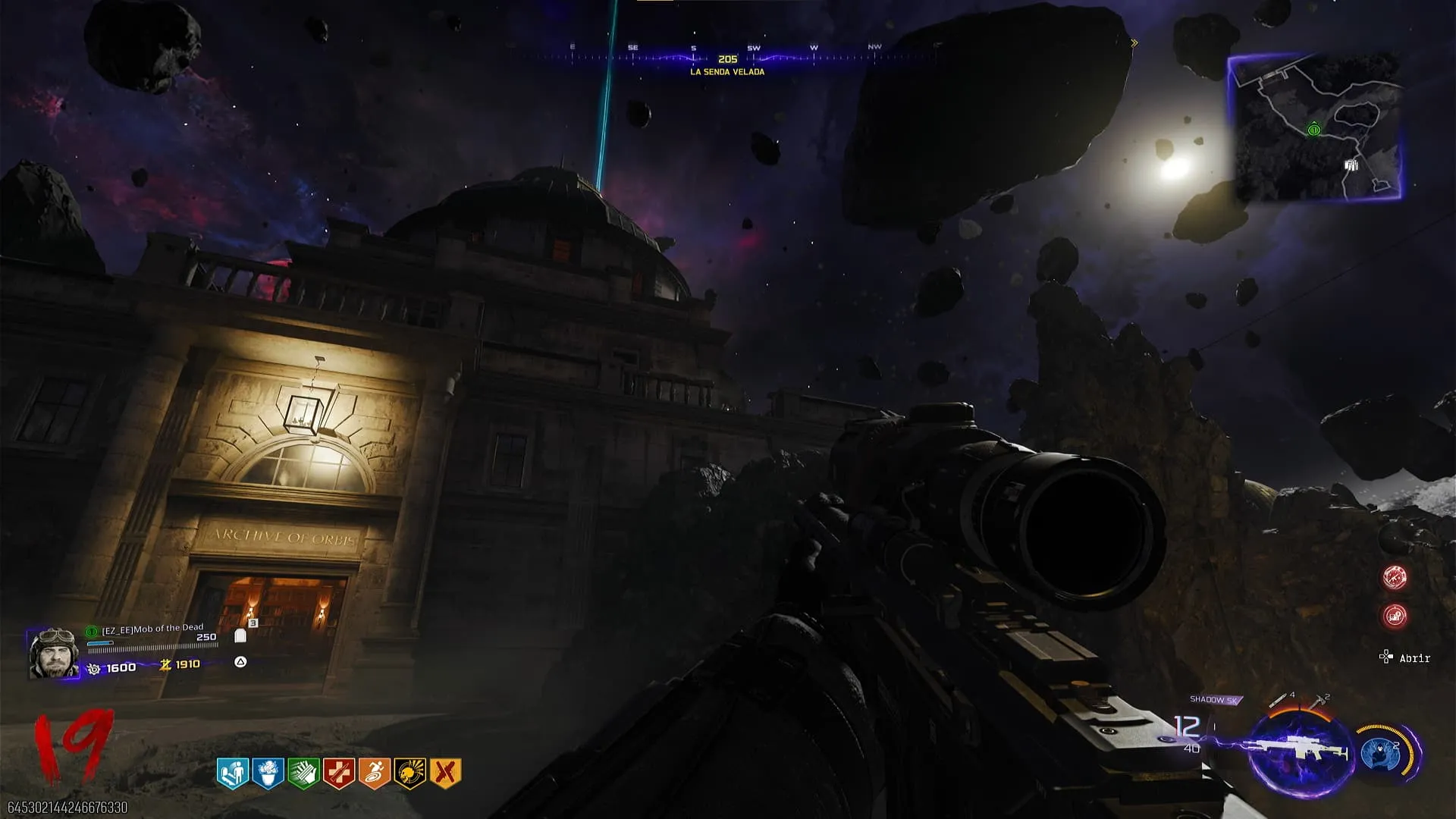The height and width of the screenshot is (819, 1456).
Task: Choose the red cross bullet perk icon
Action: tap(339, 773)
